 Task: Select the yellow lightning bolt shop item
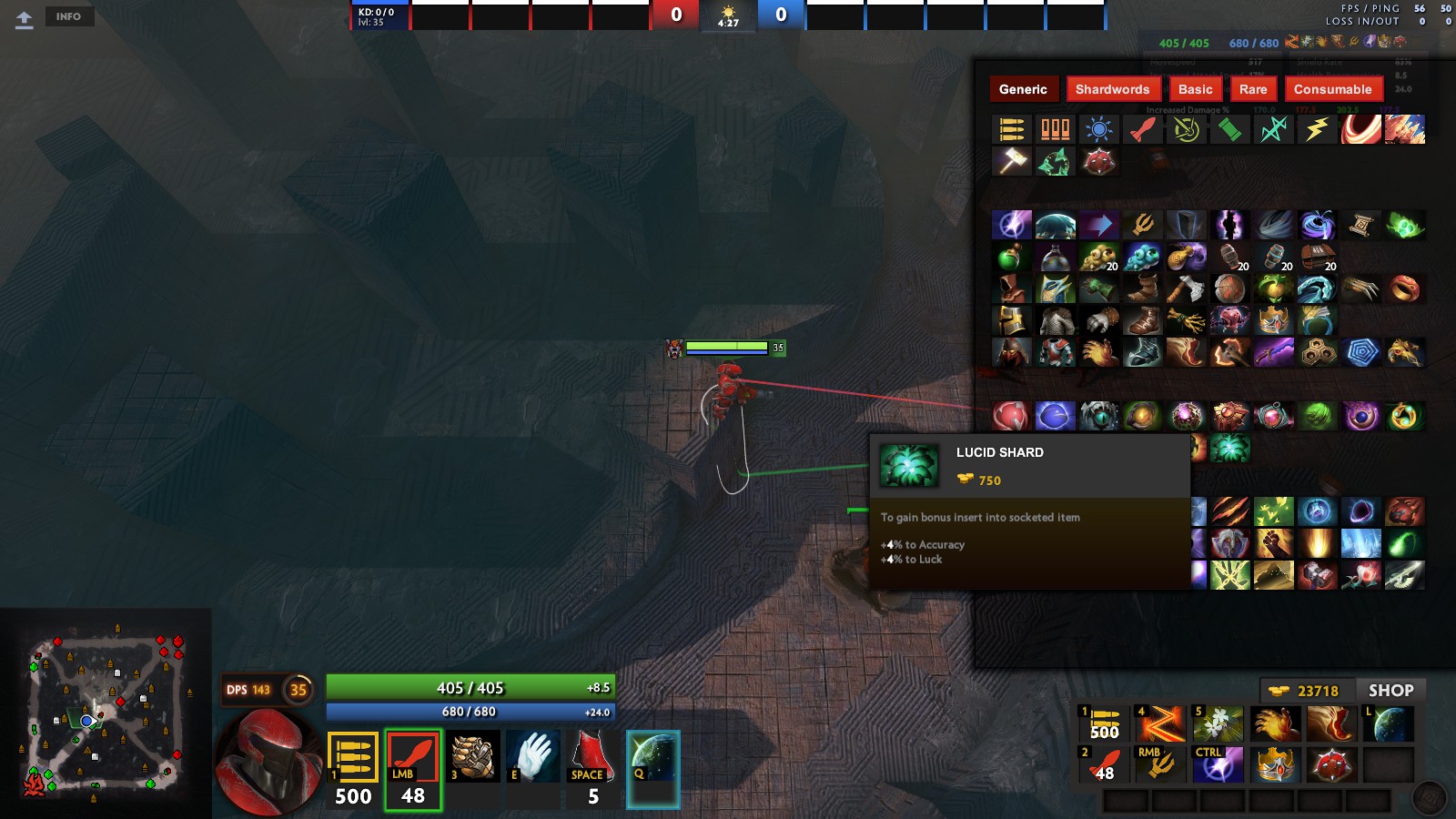pyautogui.click(x=1317, y=130)
